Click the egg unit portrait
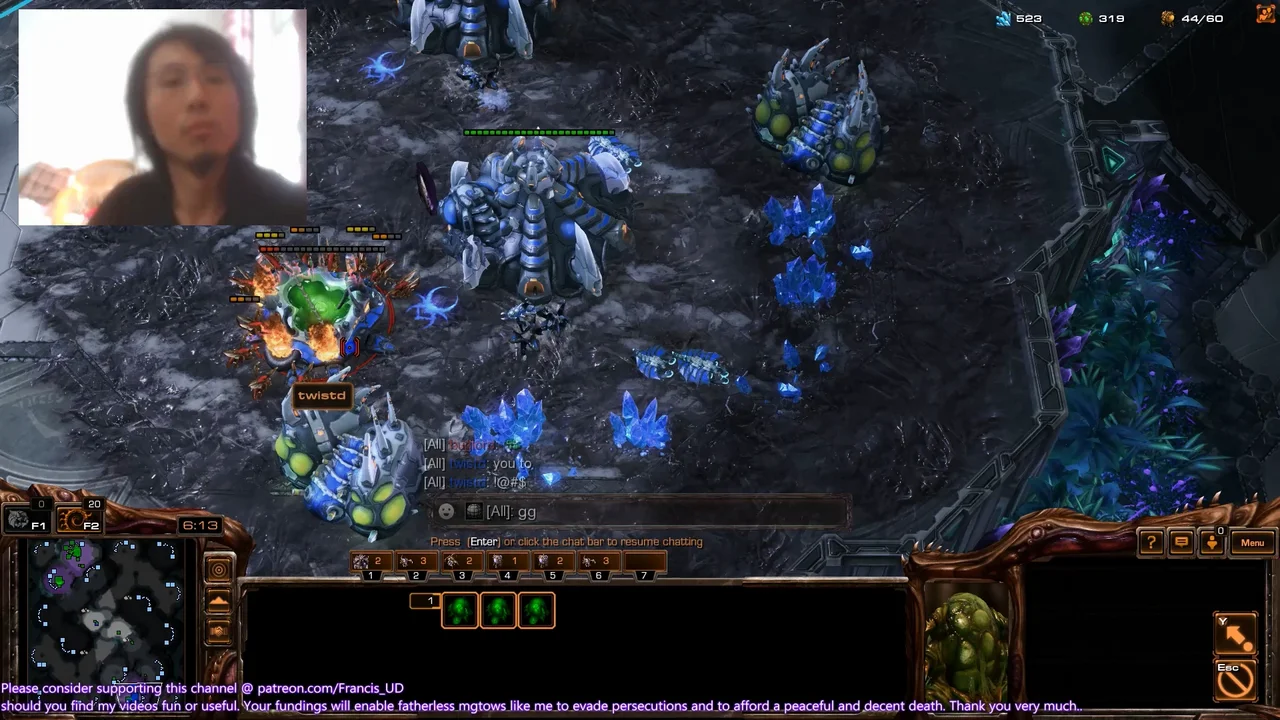 tap(966, 638)
